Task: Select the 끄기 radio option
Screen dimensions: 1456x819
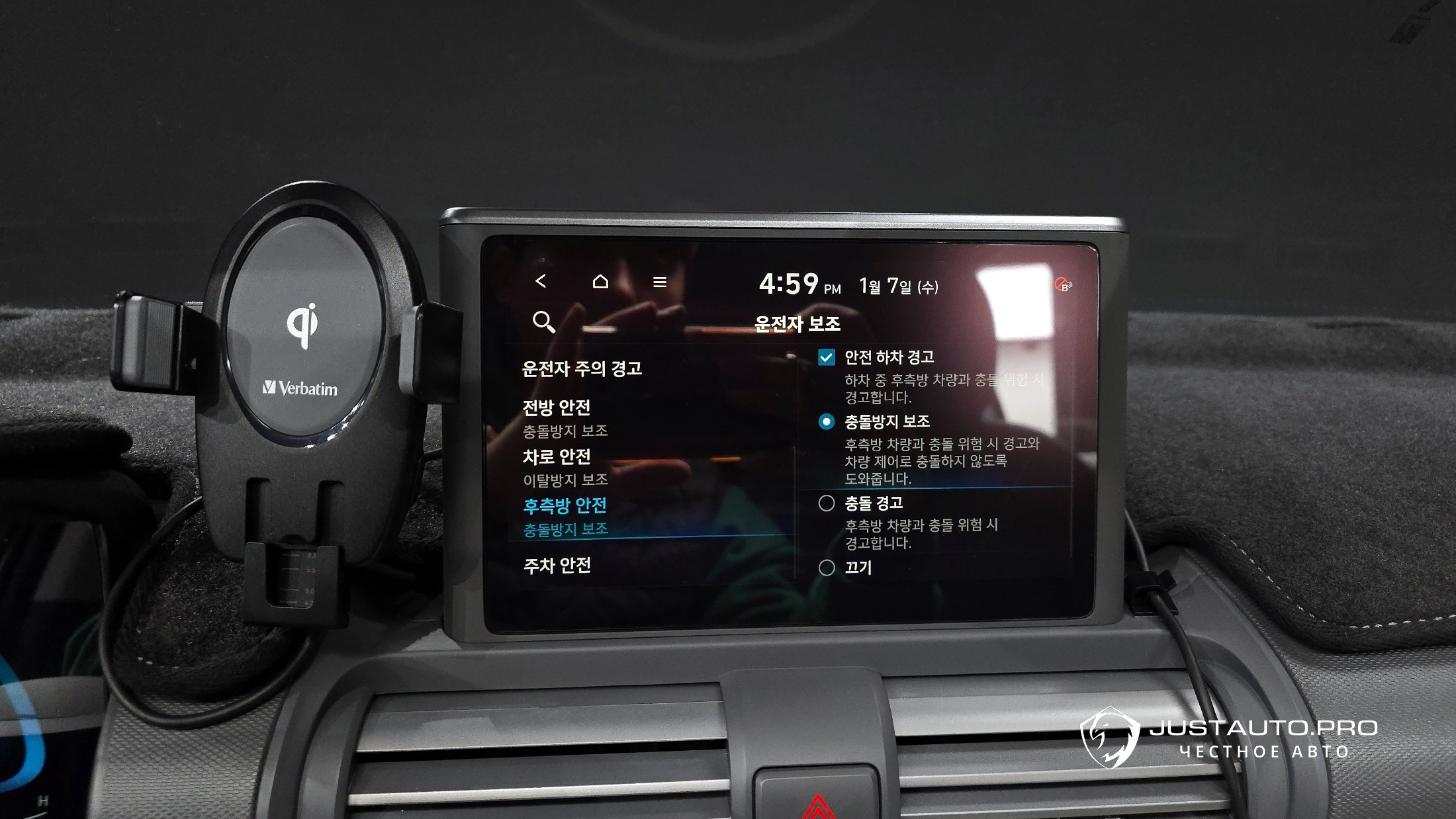Action: [x=827, y=568]
